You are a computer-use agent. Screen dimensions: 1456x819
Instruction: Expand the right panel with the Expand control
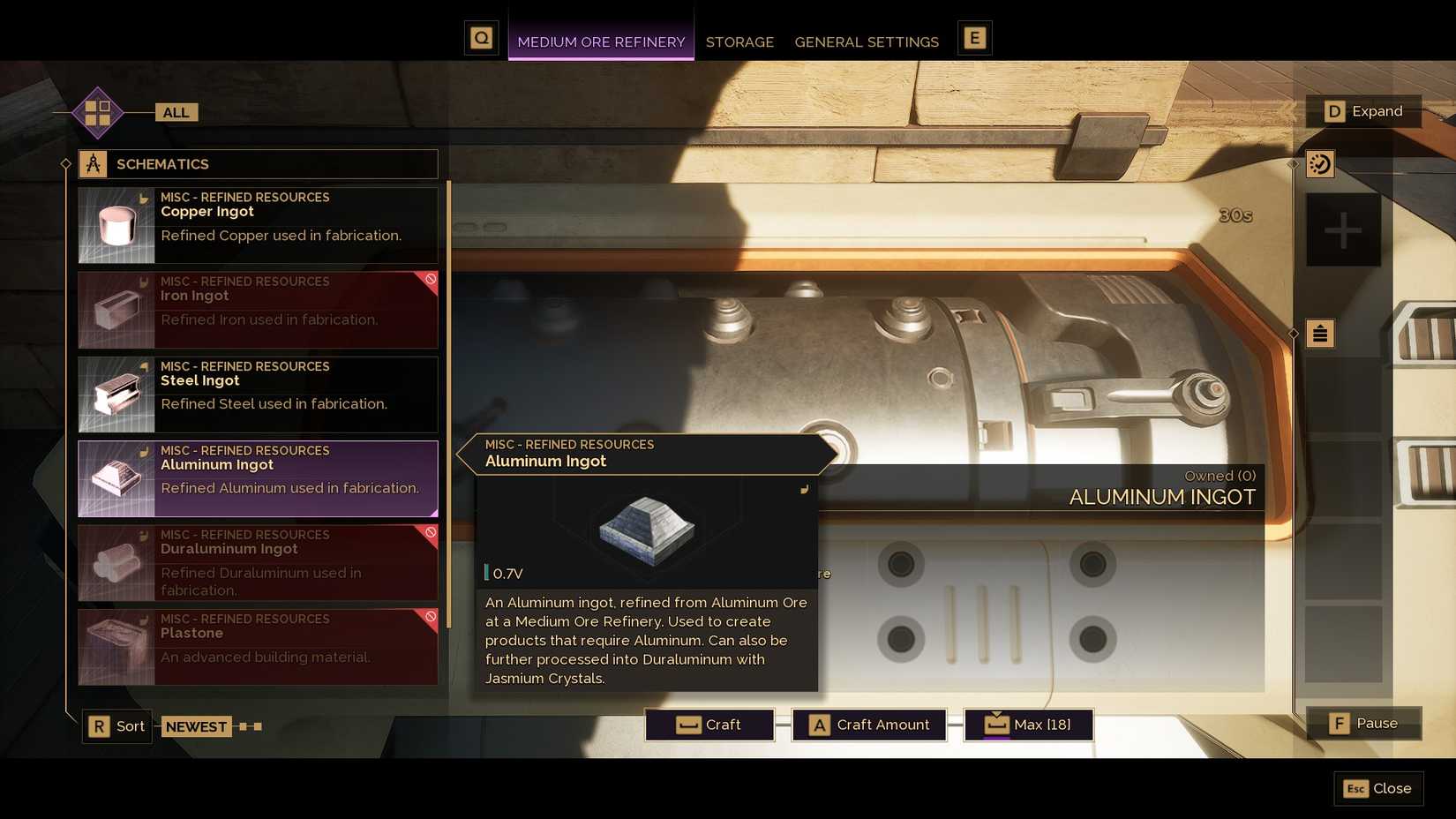click(1364, 111)
